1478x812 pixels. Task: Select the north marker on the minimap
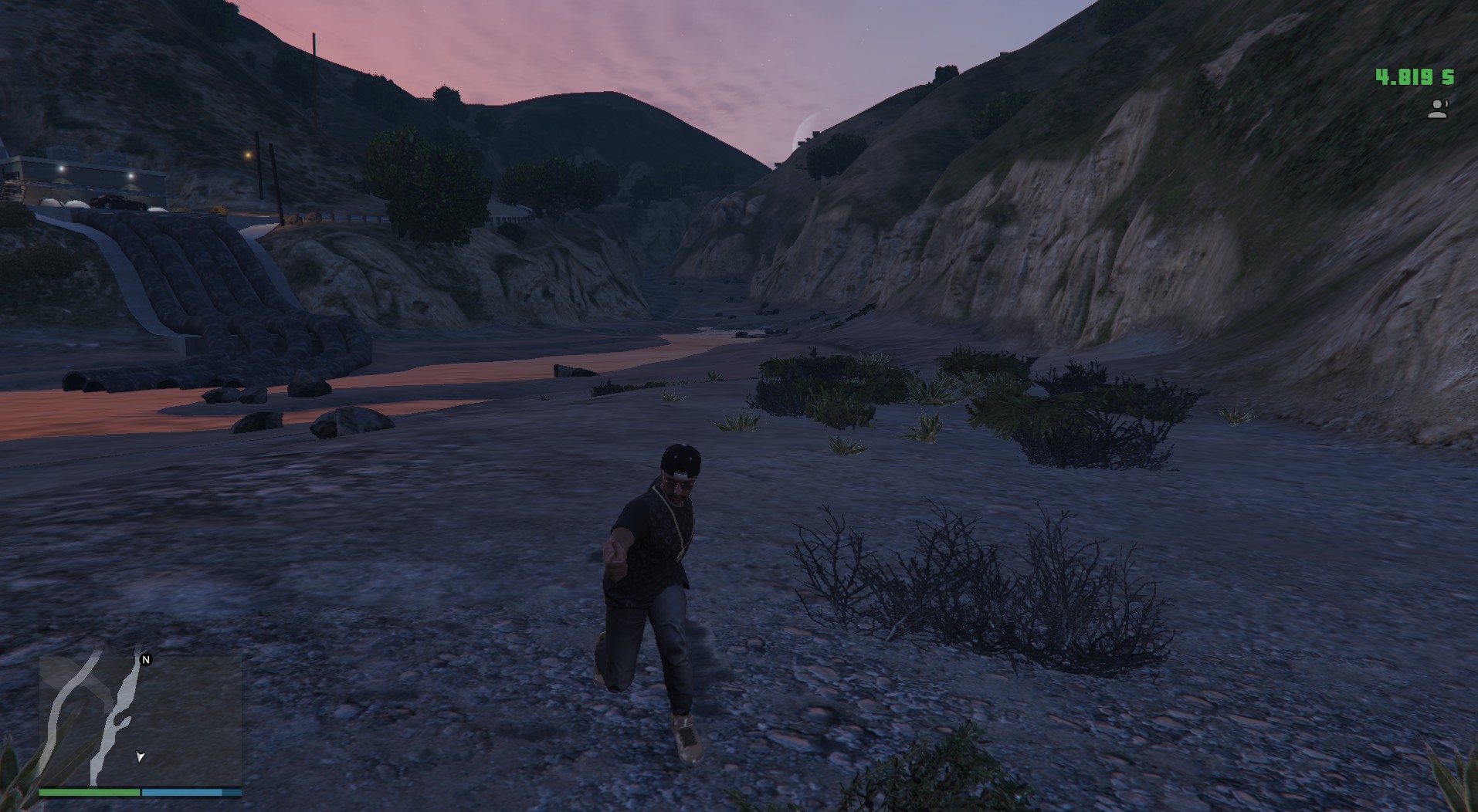tap(146, 659)
